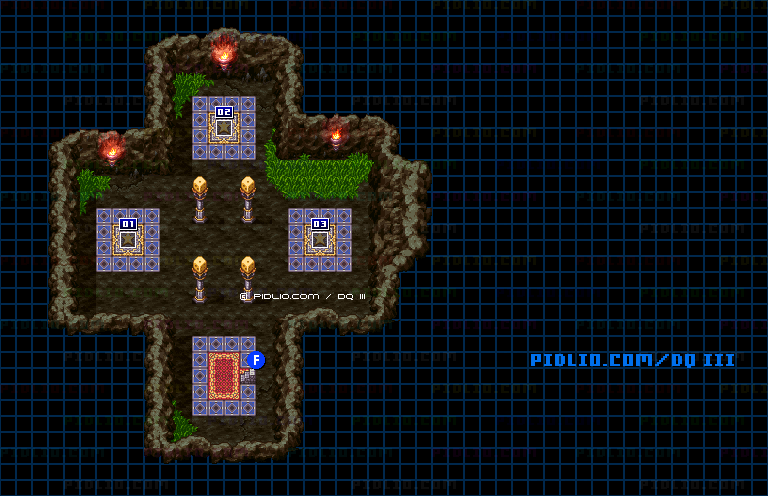Select the 03 treasure marker
The image size is (768, 496).
tap(320, 224)
